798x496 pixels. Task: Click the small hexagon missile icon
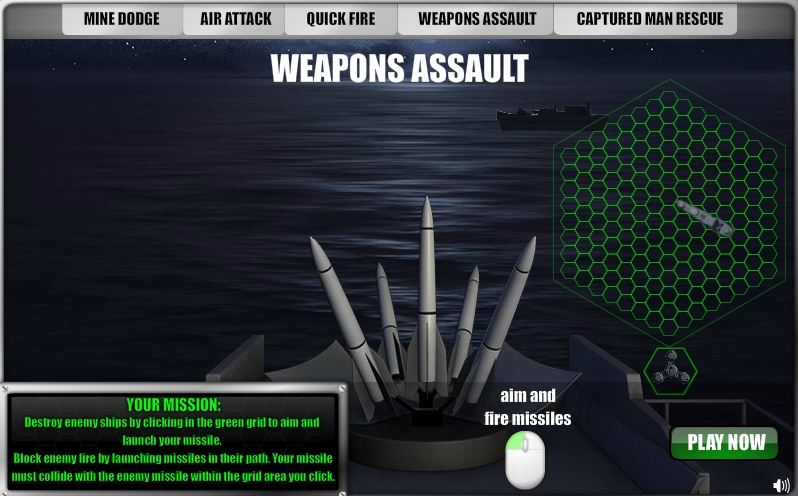click(669, 371)
